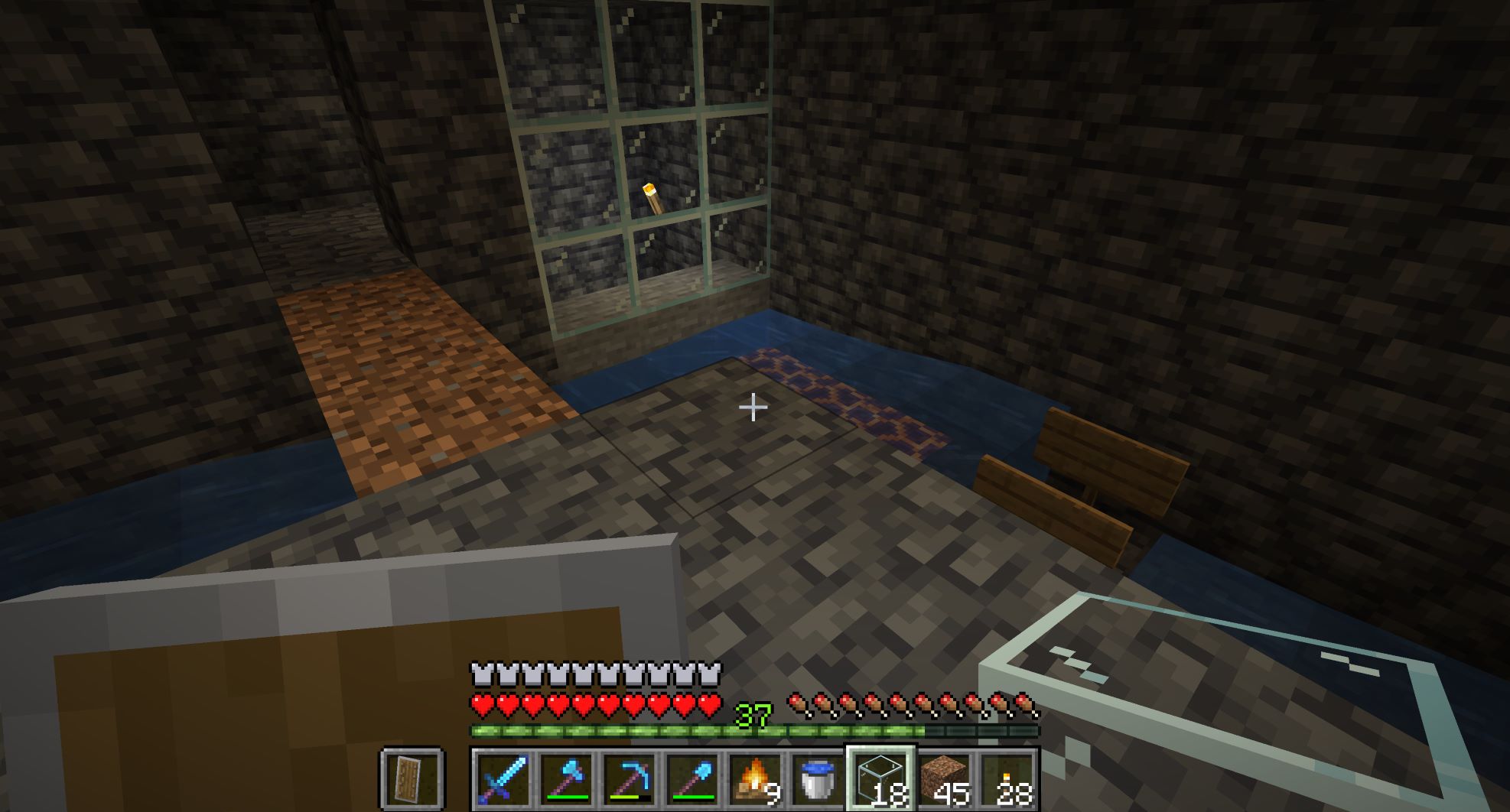Click the shield off-hand slot

point(412,780)
